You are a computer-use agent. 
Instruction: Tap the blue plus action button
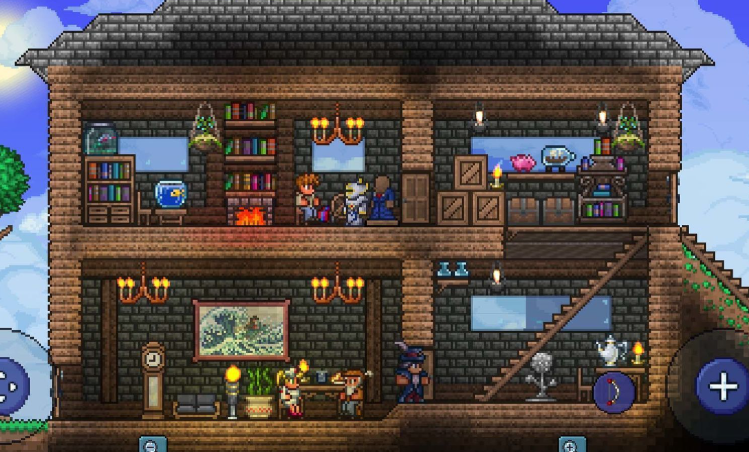click(721, 383)
